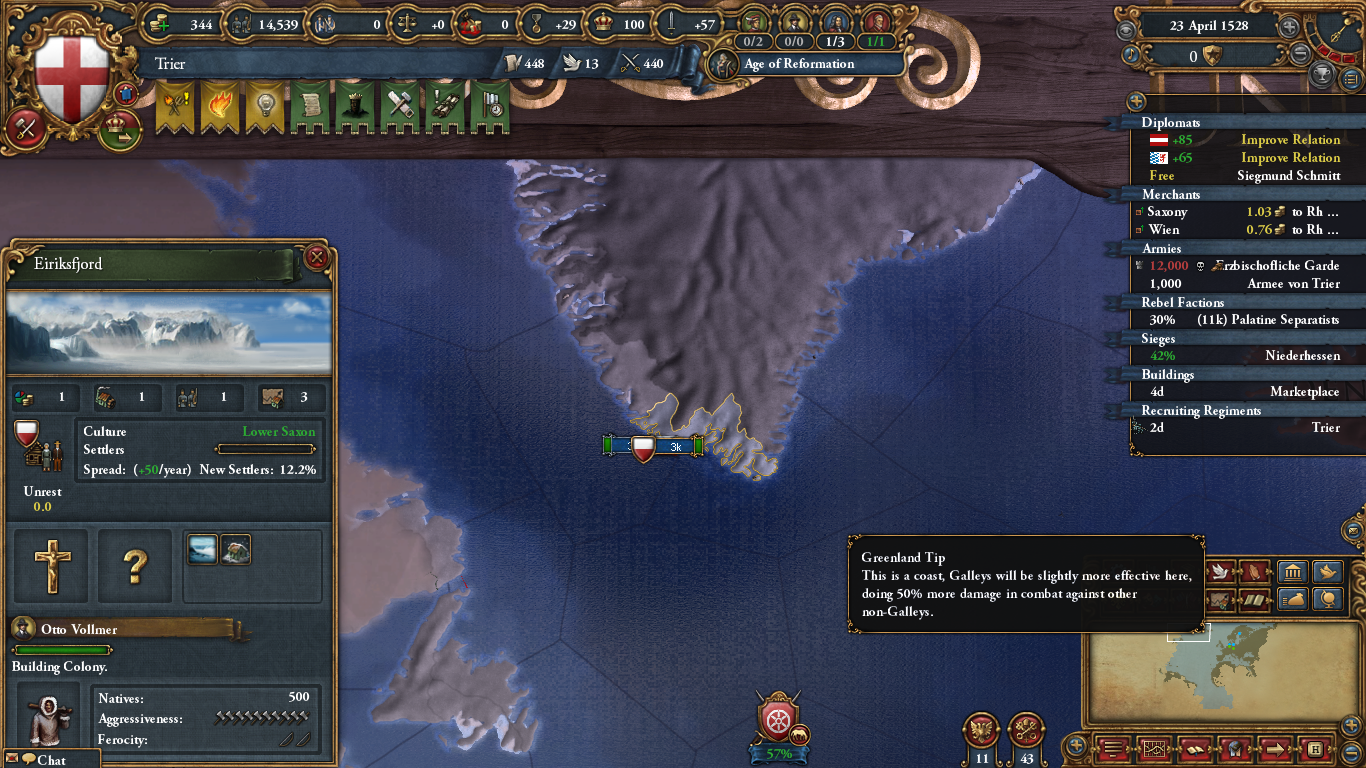Click the Christian cross religion icon
1366x768 pixels.
tap(52, 566)
